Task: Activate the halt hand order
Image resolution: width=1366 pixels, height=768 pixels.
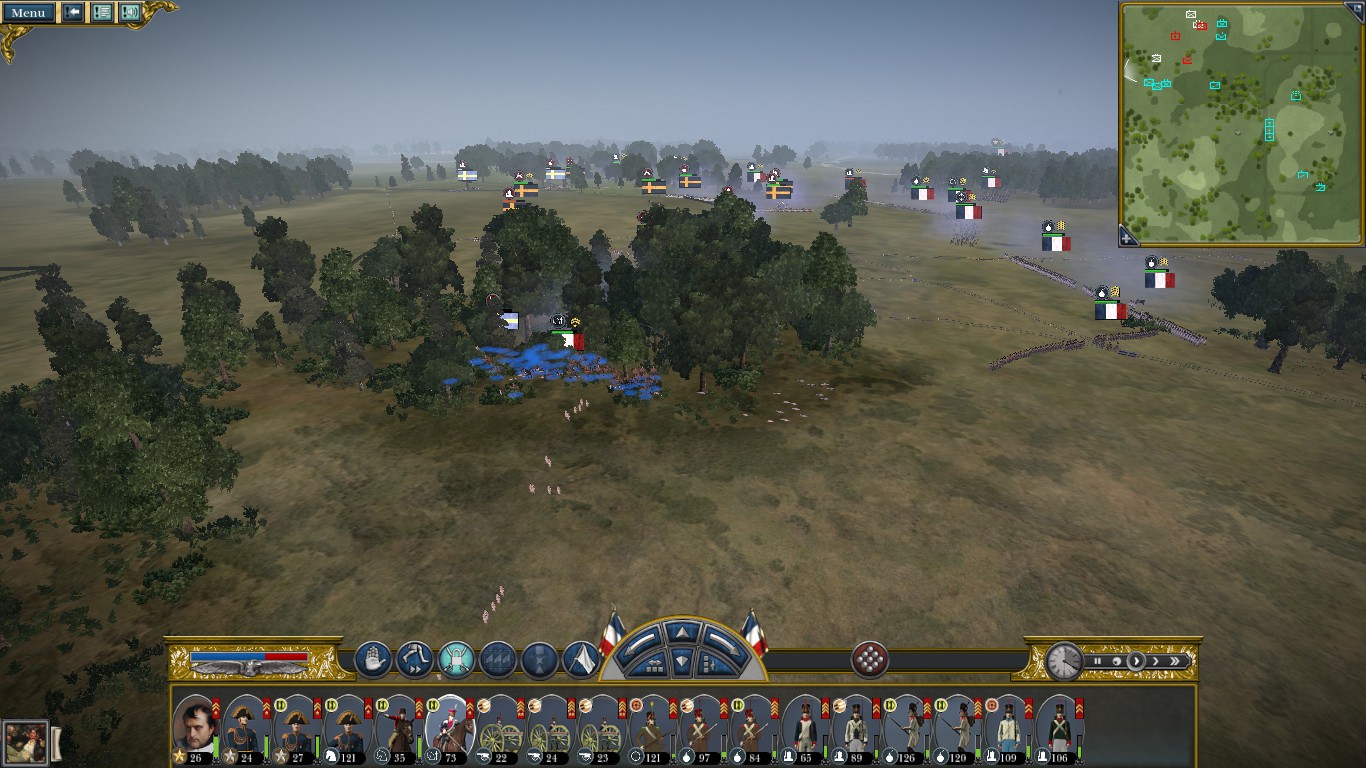Action: click(373, 660)
